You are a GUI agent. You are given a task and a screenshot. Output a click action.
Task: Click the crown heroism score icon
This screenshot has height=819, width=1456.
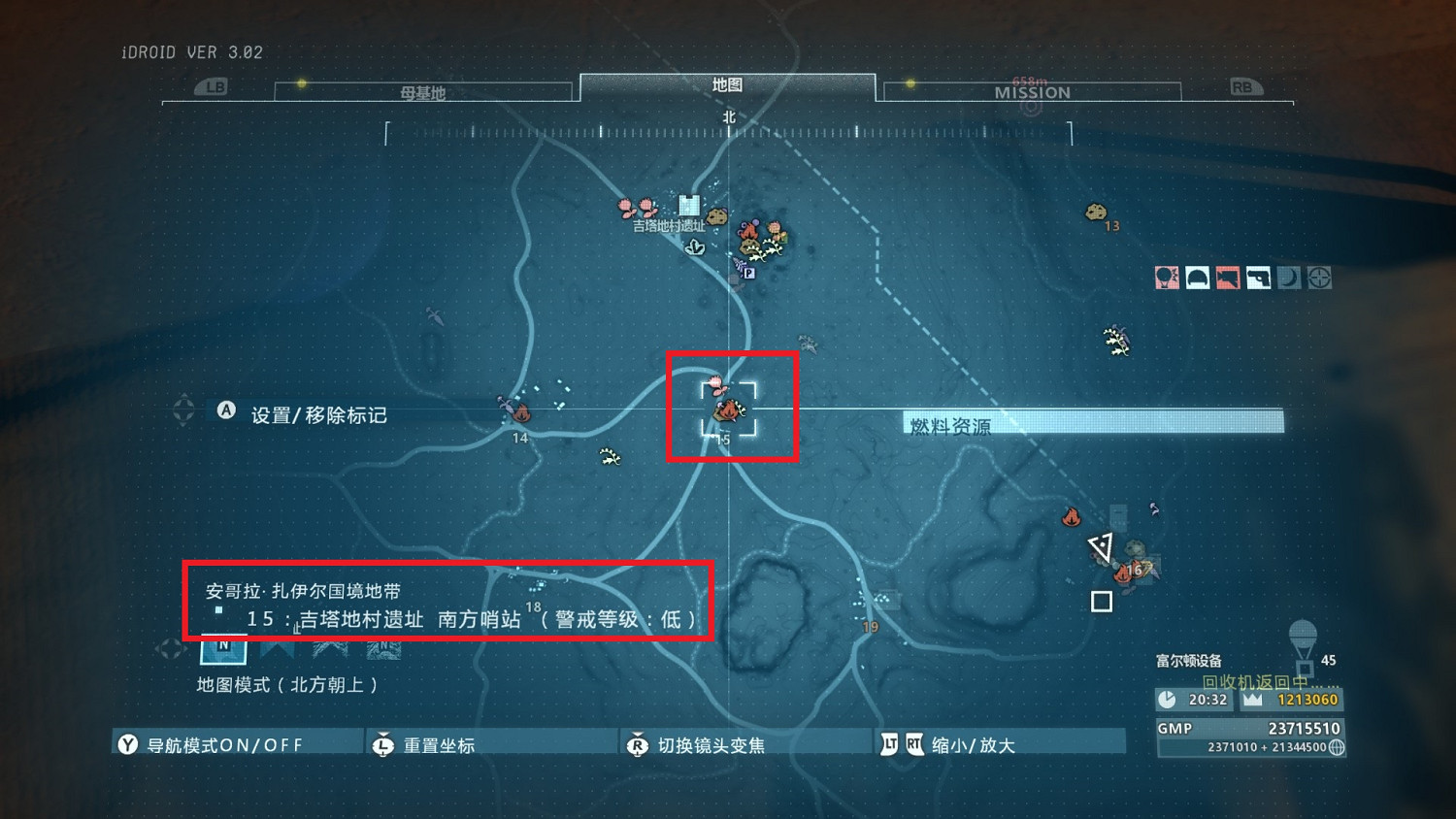(x=1252, y=700)
